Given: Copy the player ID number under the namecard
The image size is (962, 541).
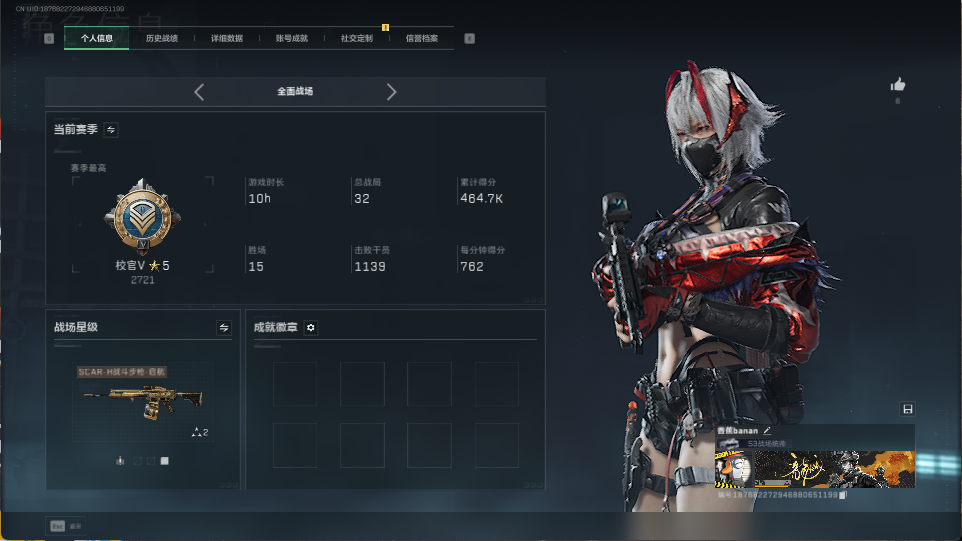Looking at the screenshot, I should coord(843,495).
